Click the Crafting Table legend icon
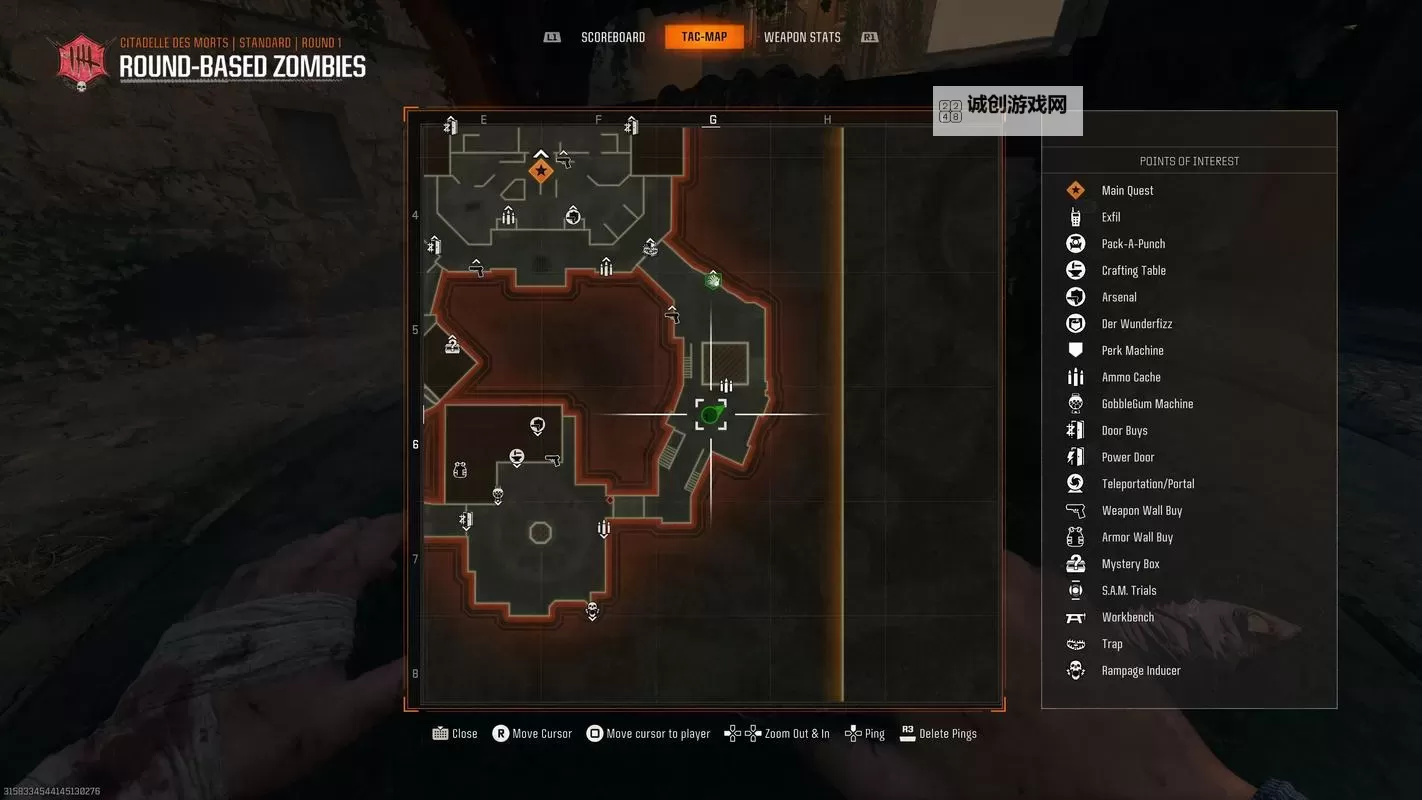 (1075, 270)
